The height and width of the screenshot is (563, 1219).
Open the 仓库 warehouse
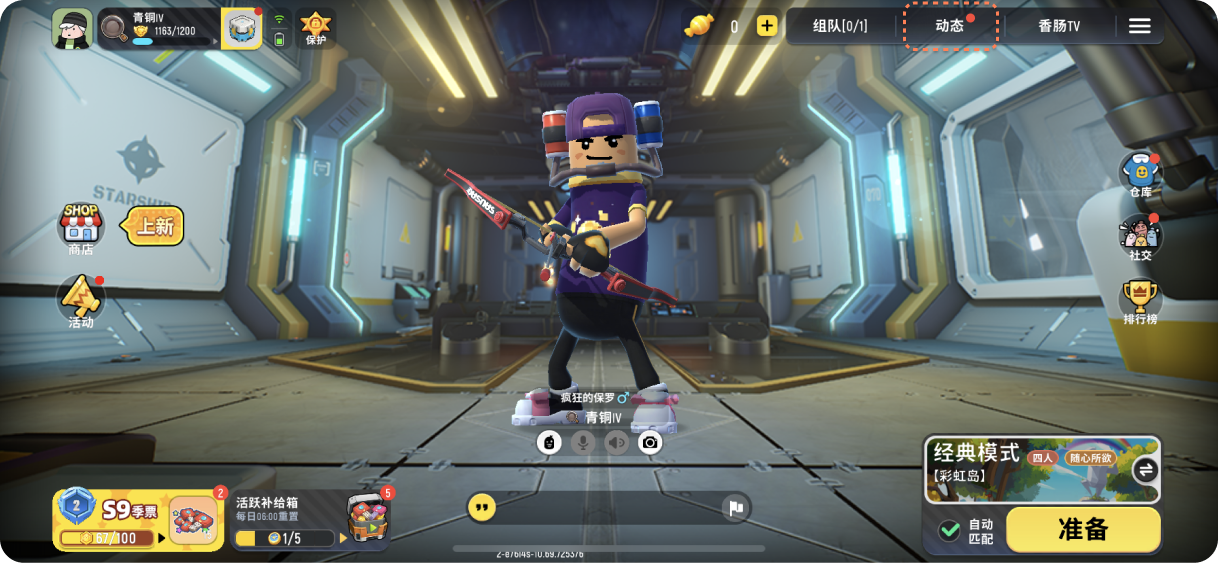[x=1140, y=174]
